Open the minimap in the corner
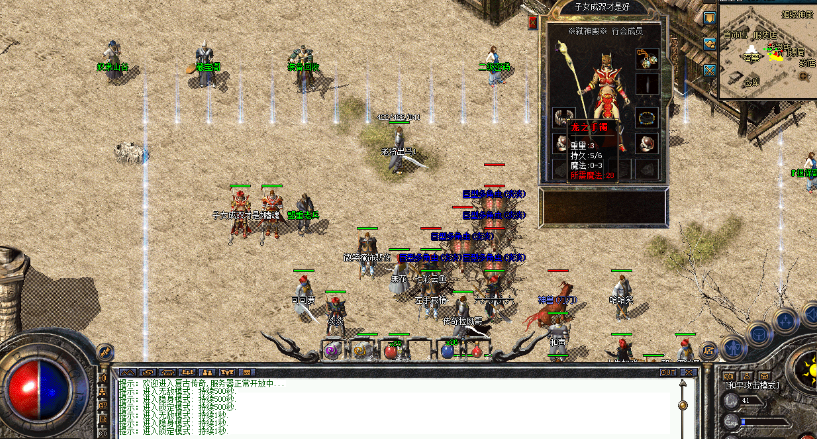817x439 pixels. click(x=768, y=52)
